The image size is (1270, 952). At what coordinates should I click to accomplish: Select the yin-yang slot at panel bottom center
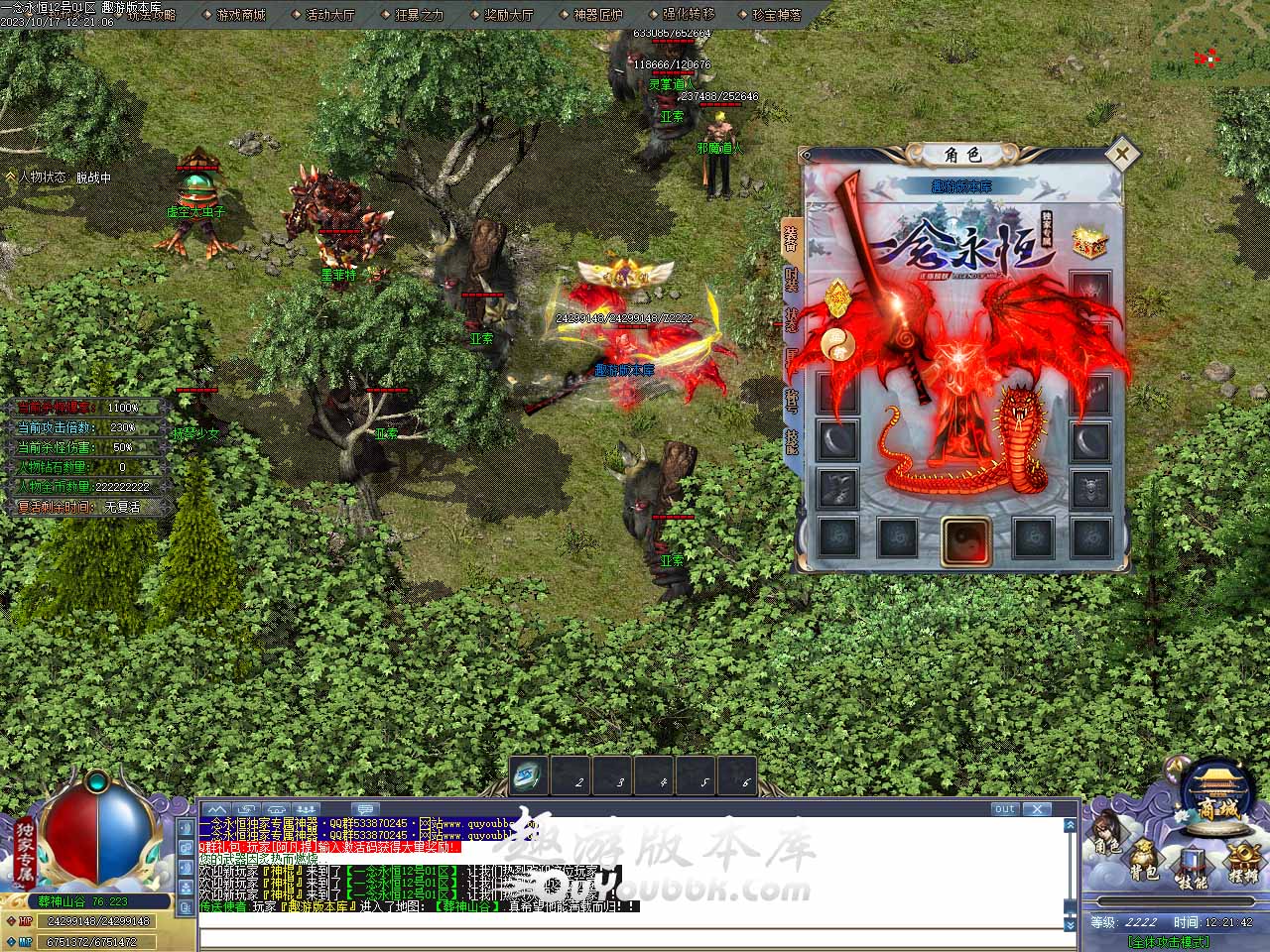tap(962, 540)
